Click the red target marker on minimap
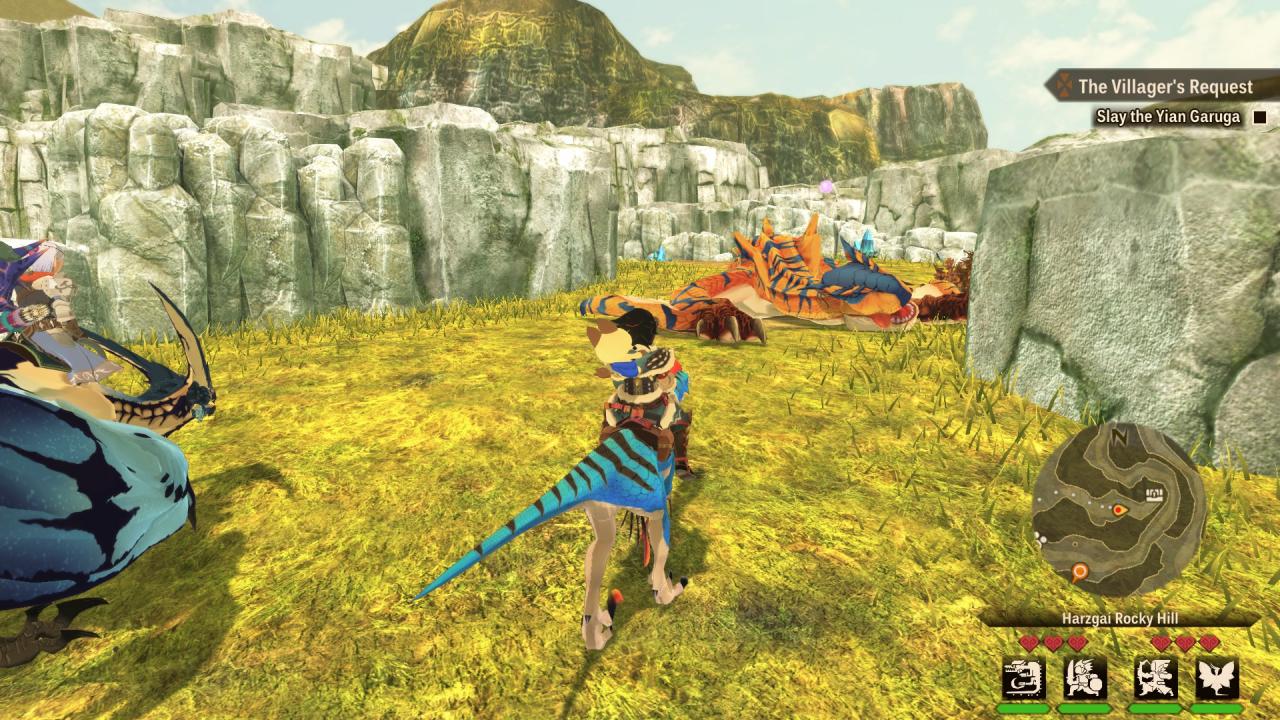Viewport: 1280px width, 720px height. tap(1119, 510)
